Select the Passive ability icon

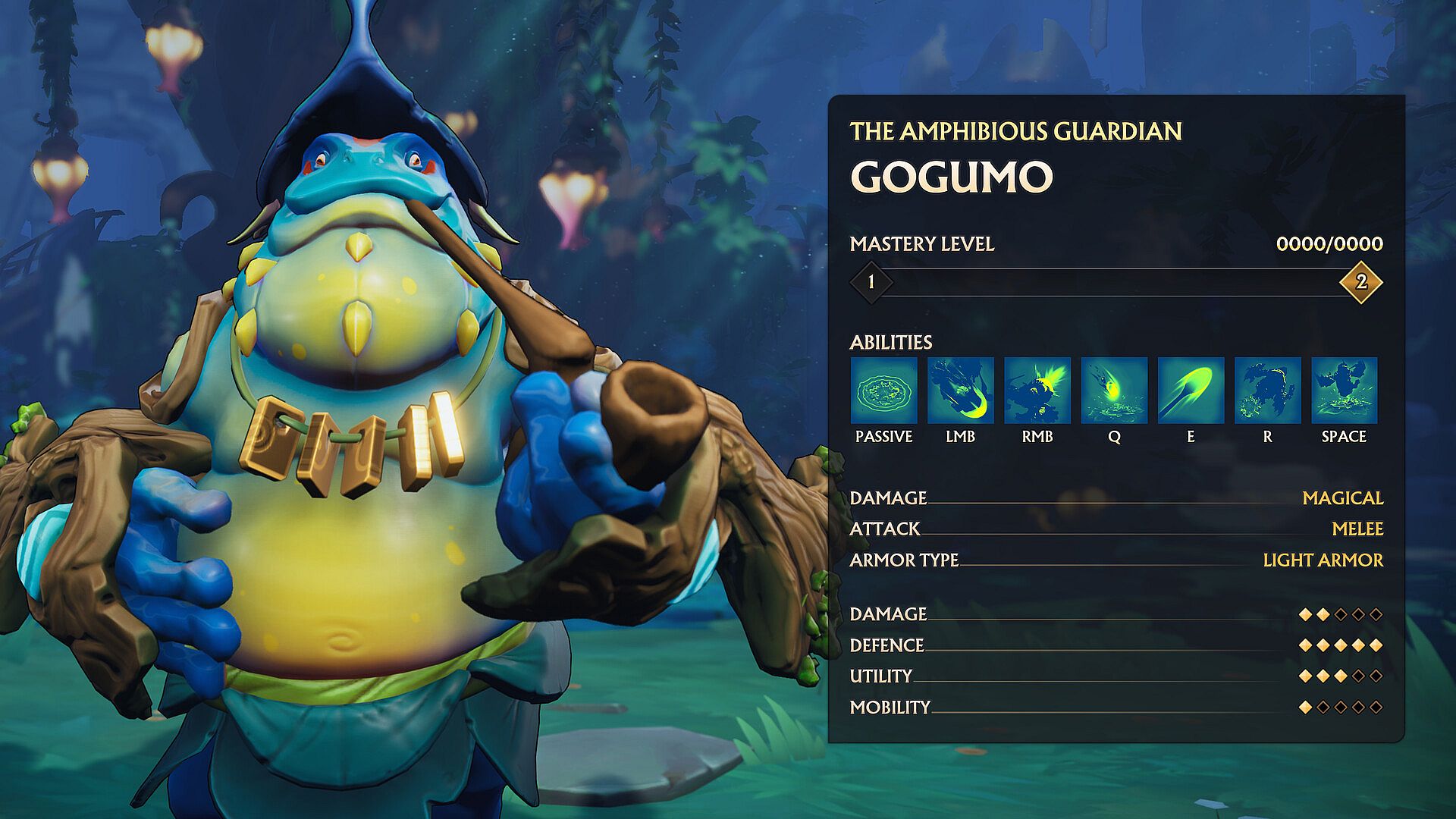883,391
